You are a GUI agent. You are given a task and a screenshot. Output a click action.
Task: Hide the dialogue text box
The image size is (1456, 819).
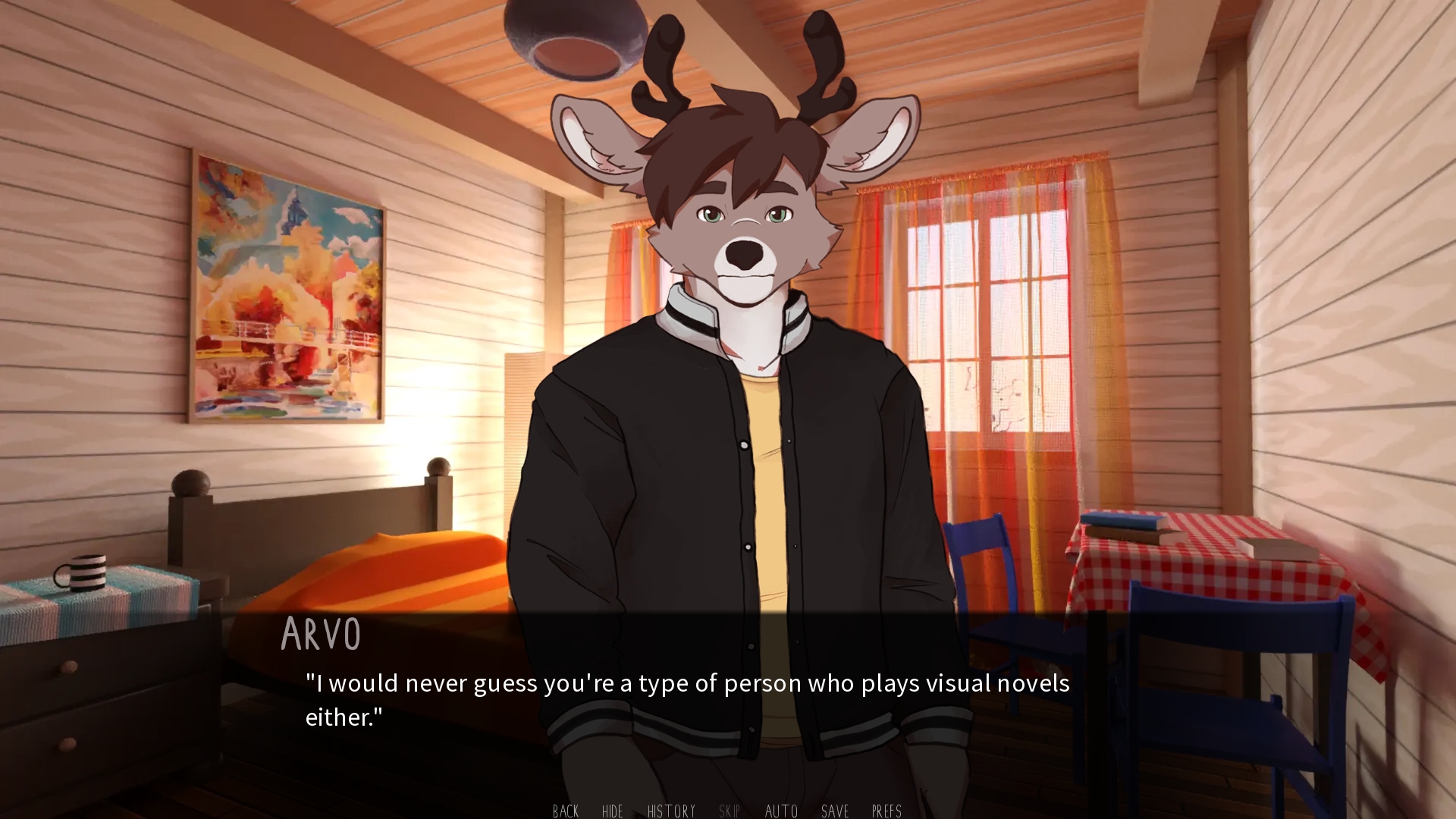(612, 811)
